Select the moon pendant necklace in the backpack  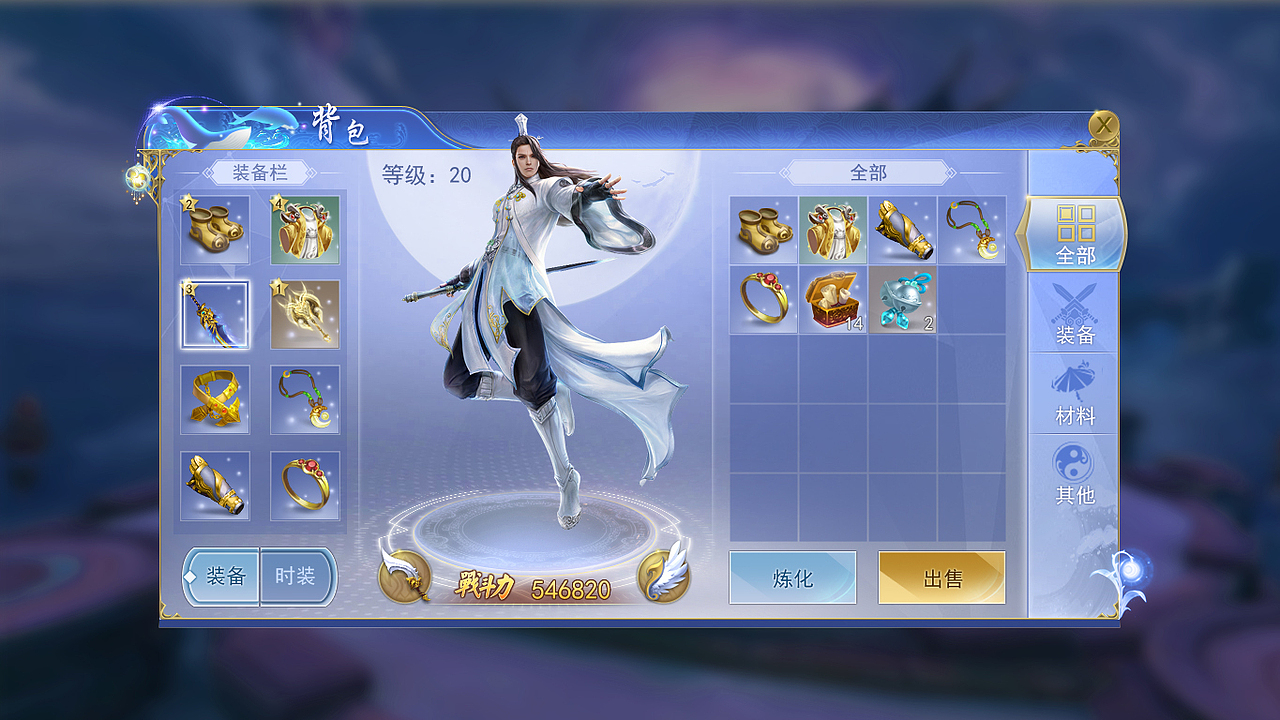974,228
